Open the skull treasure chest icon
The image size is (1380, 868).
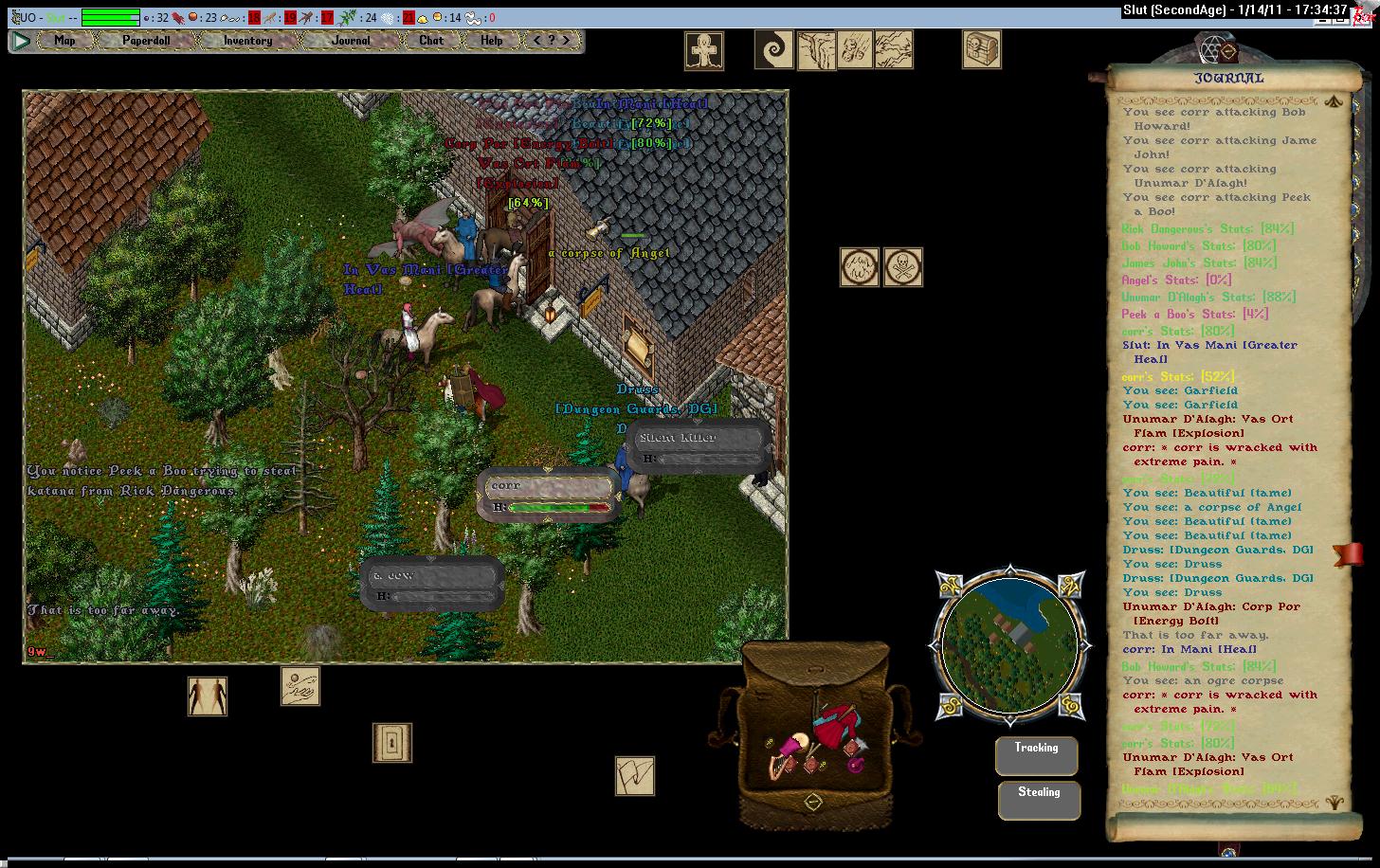pos(982,49)
